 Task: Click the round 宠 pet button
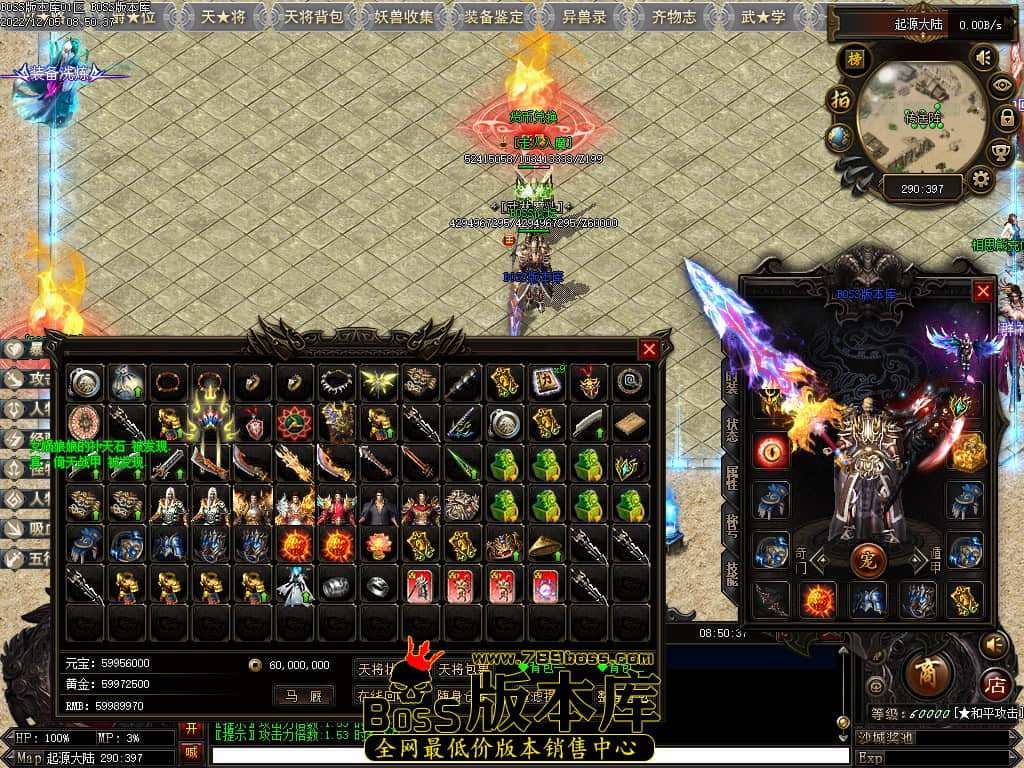(x=867, y=560)
